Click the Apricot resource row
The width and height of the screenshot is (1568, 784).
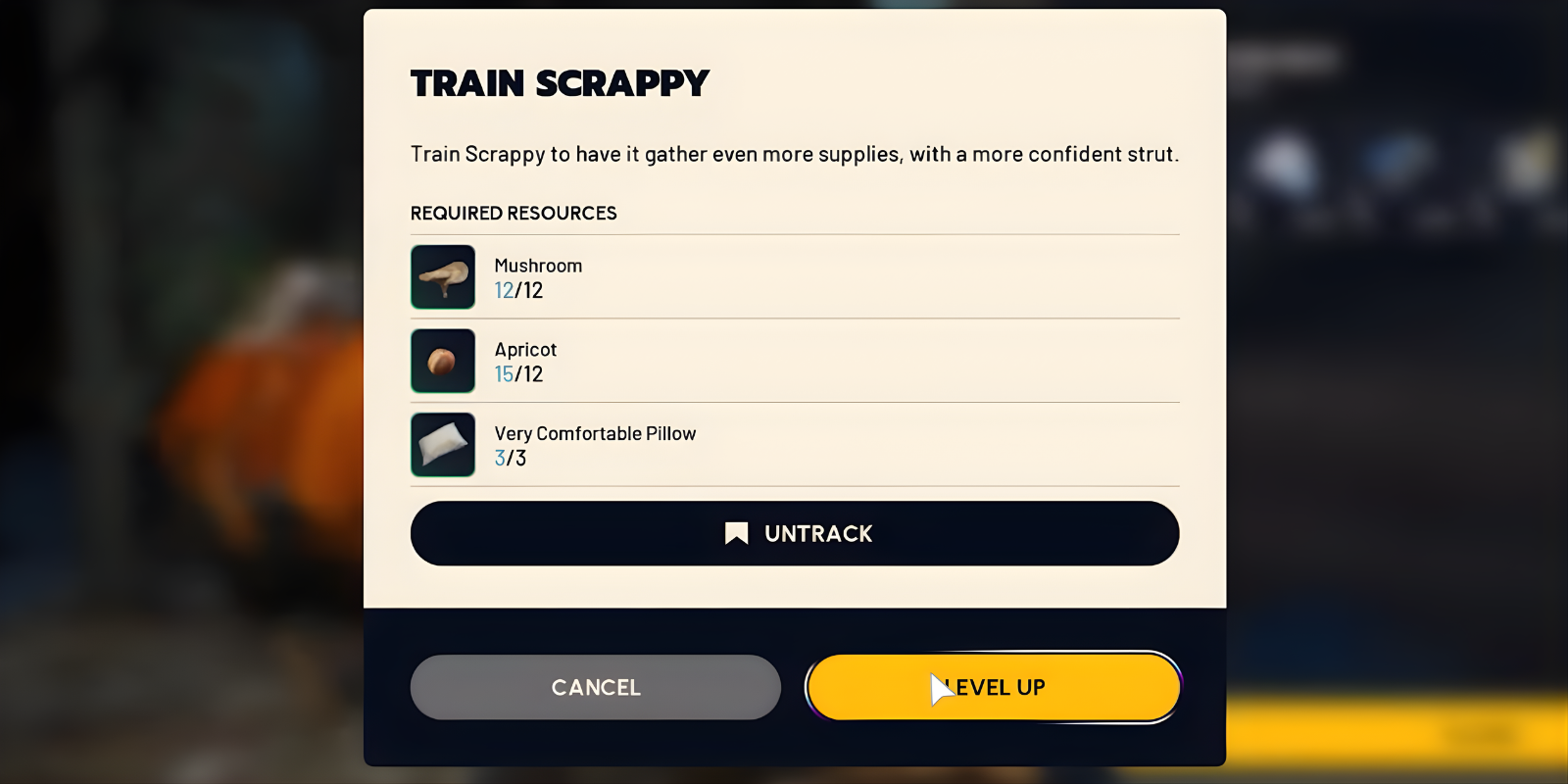(794, 361)
